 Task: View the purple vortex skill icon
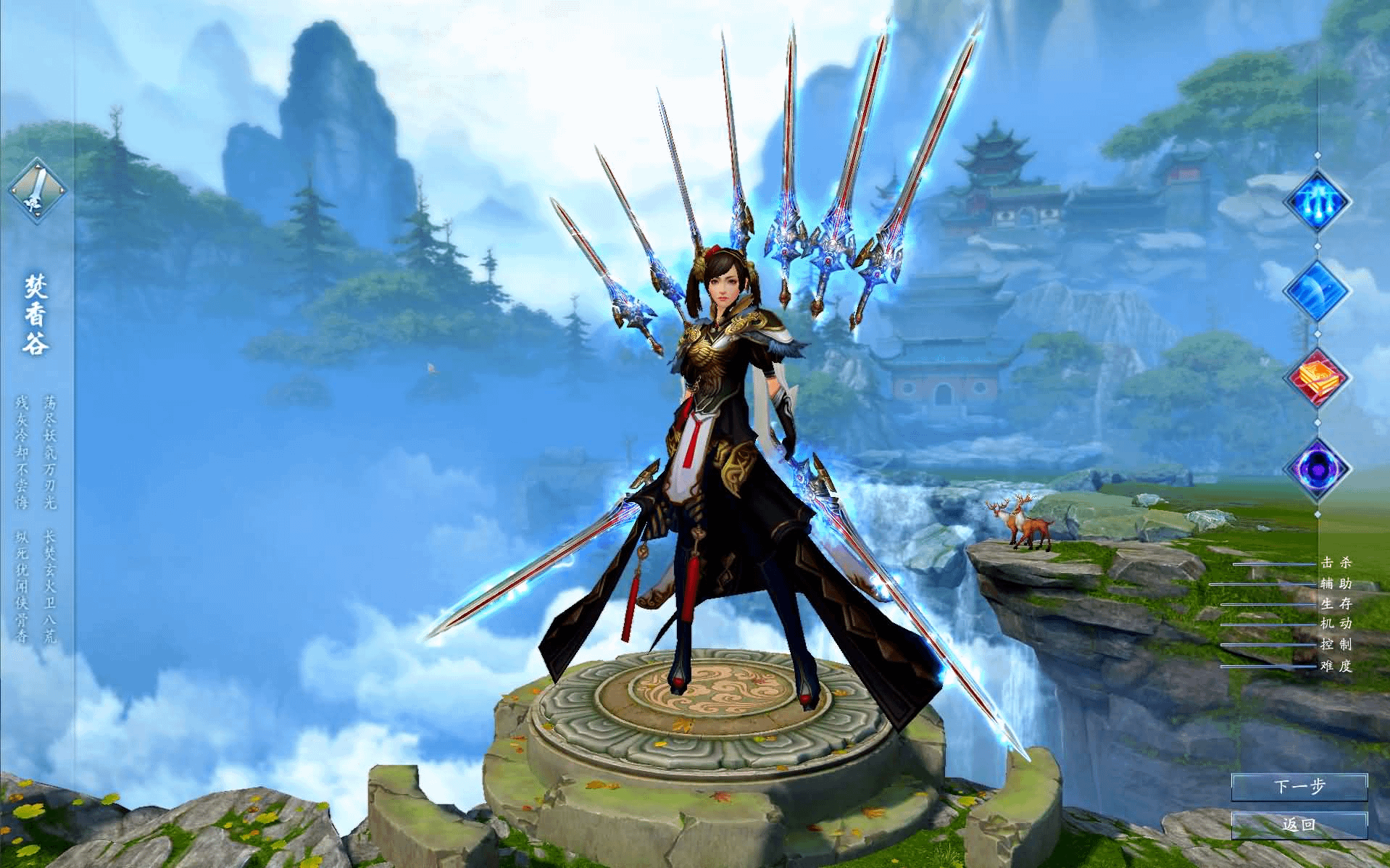tap(1317, 468)
